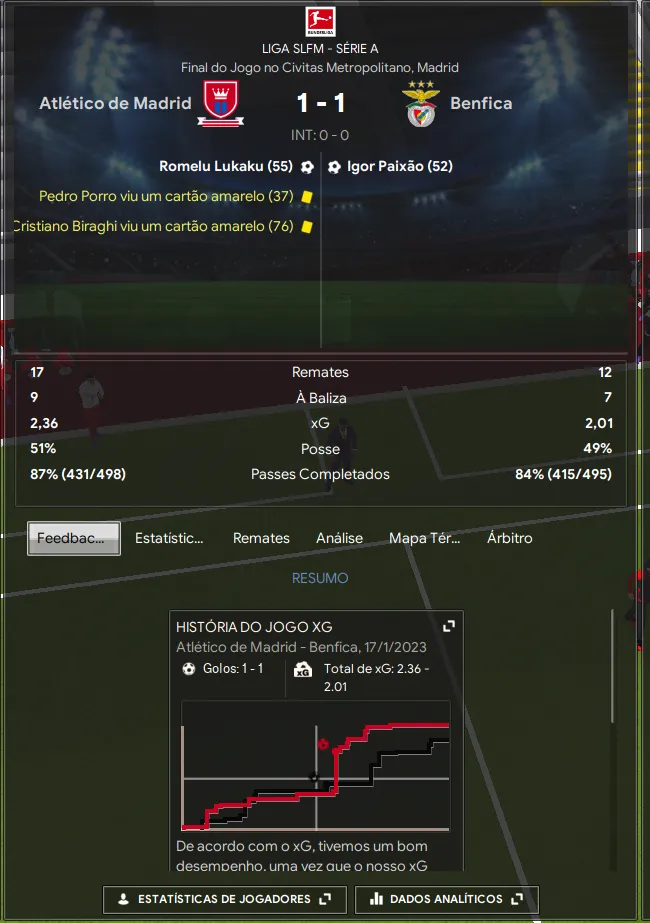
Task: Click the summary panel scrollbar
Action: click(613, 665)
